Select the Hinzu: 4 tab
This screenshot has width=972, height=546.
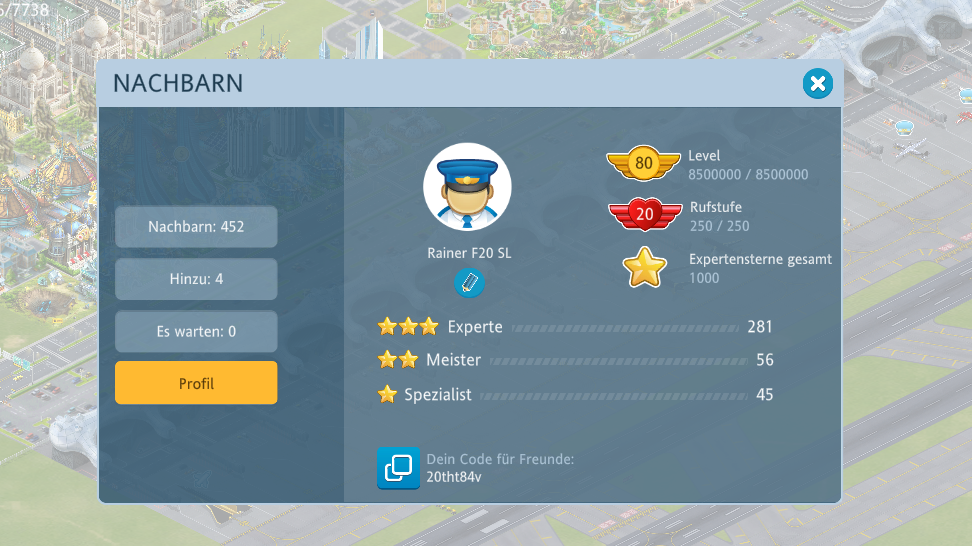[x=196, y=279]
